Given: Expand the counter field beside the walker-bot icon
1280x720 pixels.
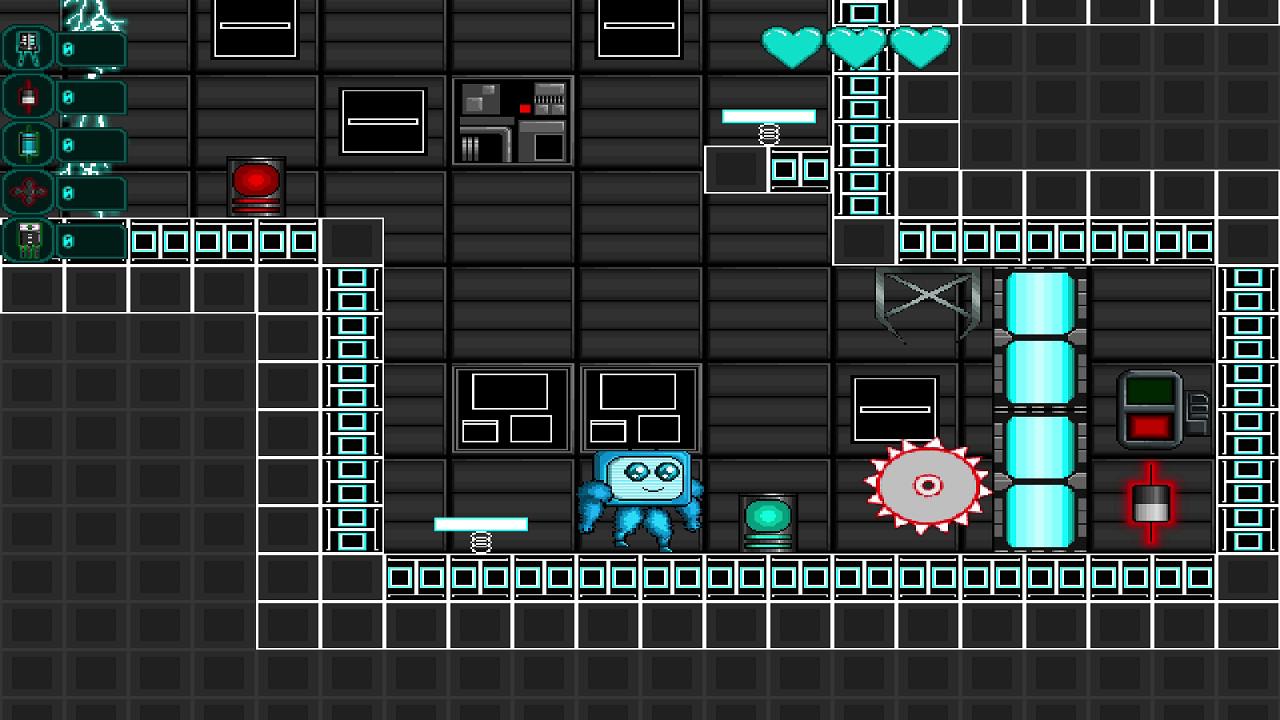Looking at the screenshot, I should [92, 47].
